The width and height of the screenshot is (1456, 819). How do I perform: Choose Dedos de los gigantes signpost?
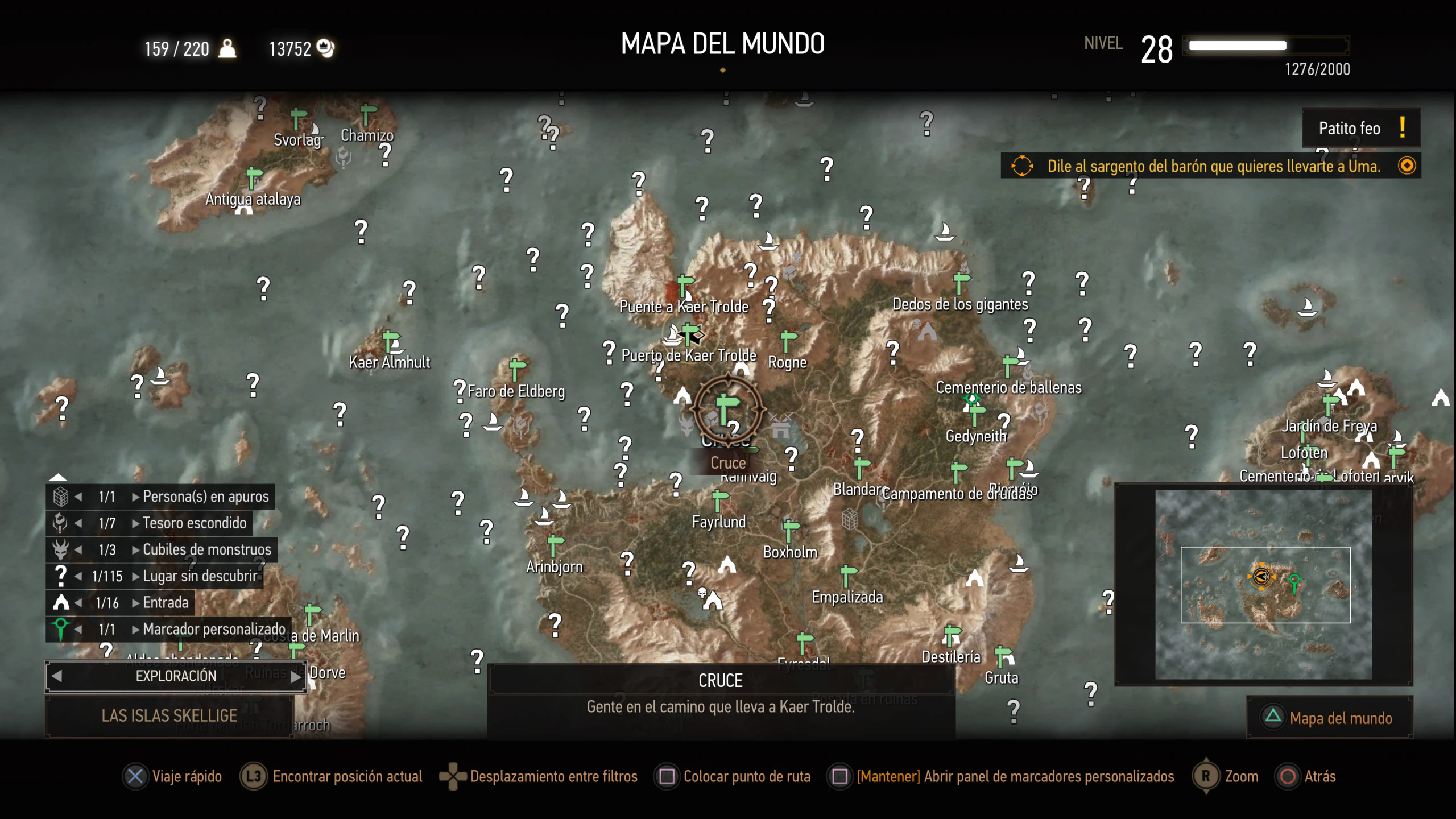pyautogui.click(x=961, y=283)
